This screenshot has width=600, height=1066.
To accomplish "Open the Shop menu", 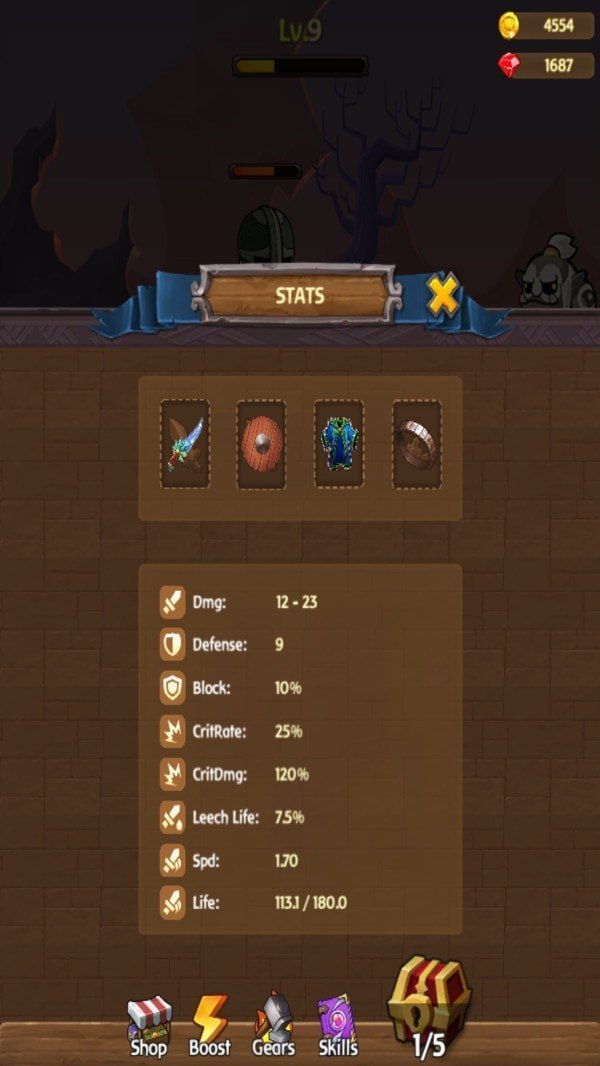I will 149,1025.
